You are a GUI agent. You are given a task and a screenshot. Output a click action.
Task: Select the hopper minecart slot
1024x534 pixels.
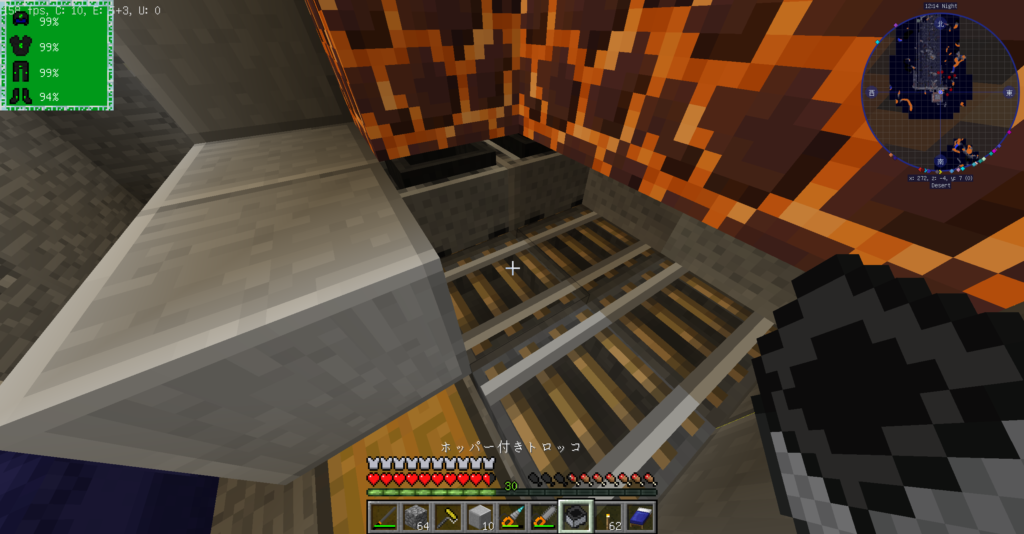(x=575, y=516)
